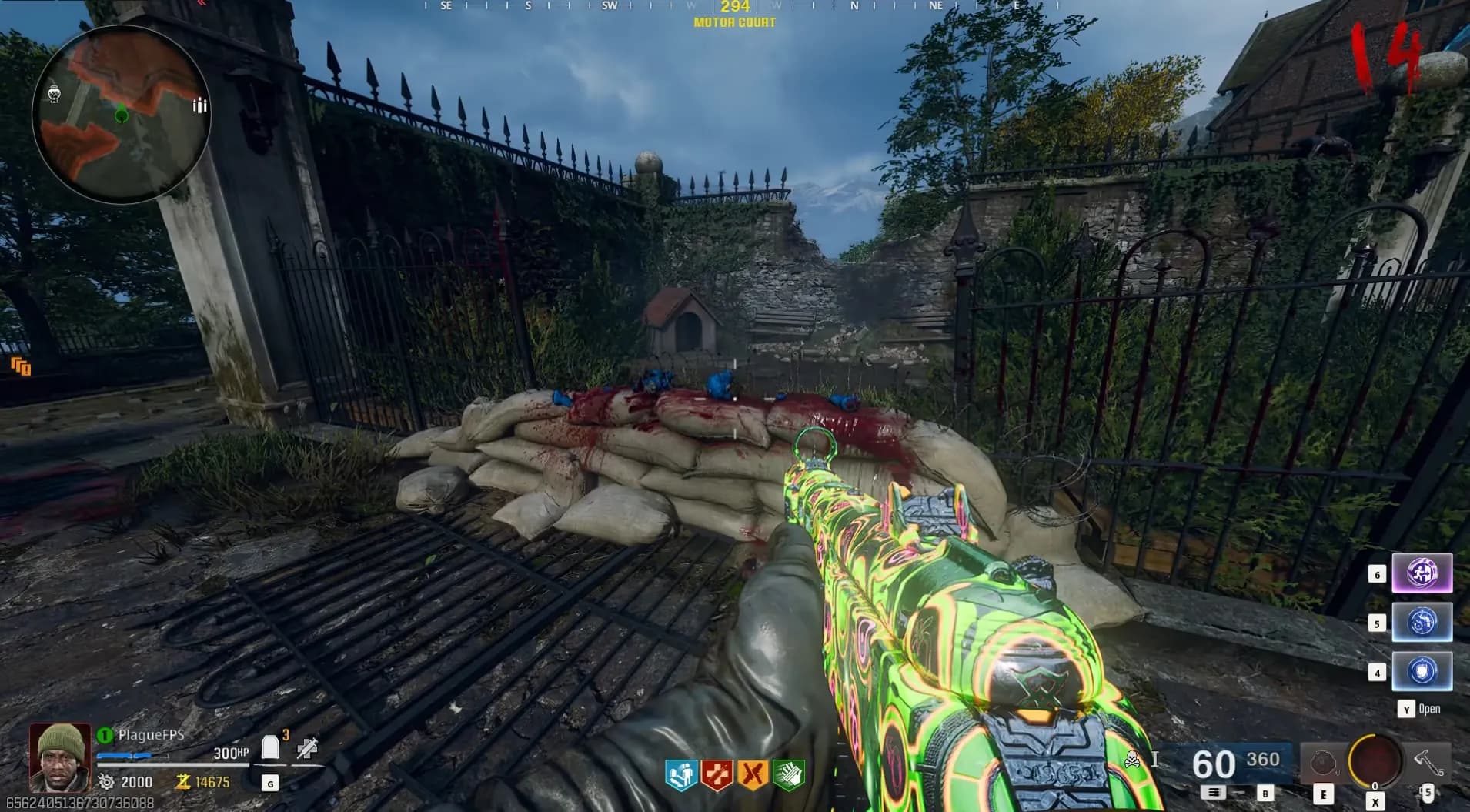Select the tactical grenade equipment slot
1470x812 pixels.
pos(1322,764)
